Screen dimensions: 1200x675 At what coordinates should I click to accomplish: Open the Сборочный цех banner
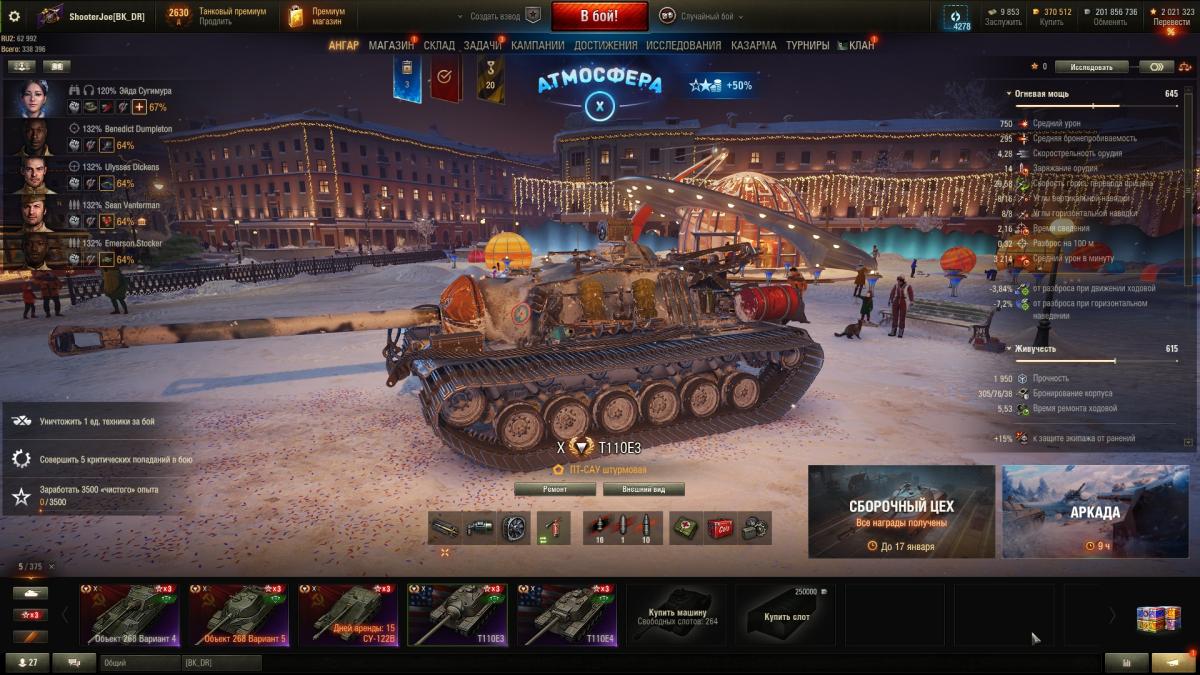(x=901, y=511)
